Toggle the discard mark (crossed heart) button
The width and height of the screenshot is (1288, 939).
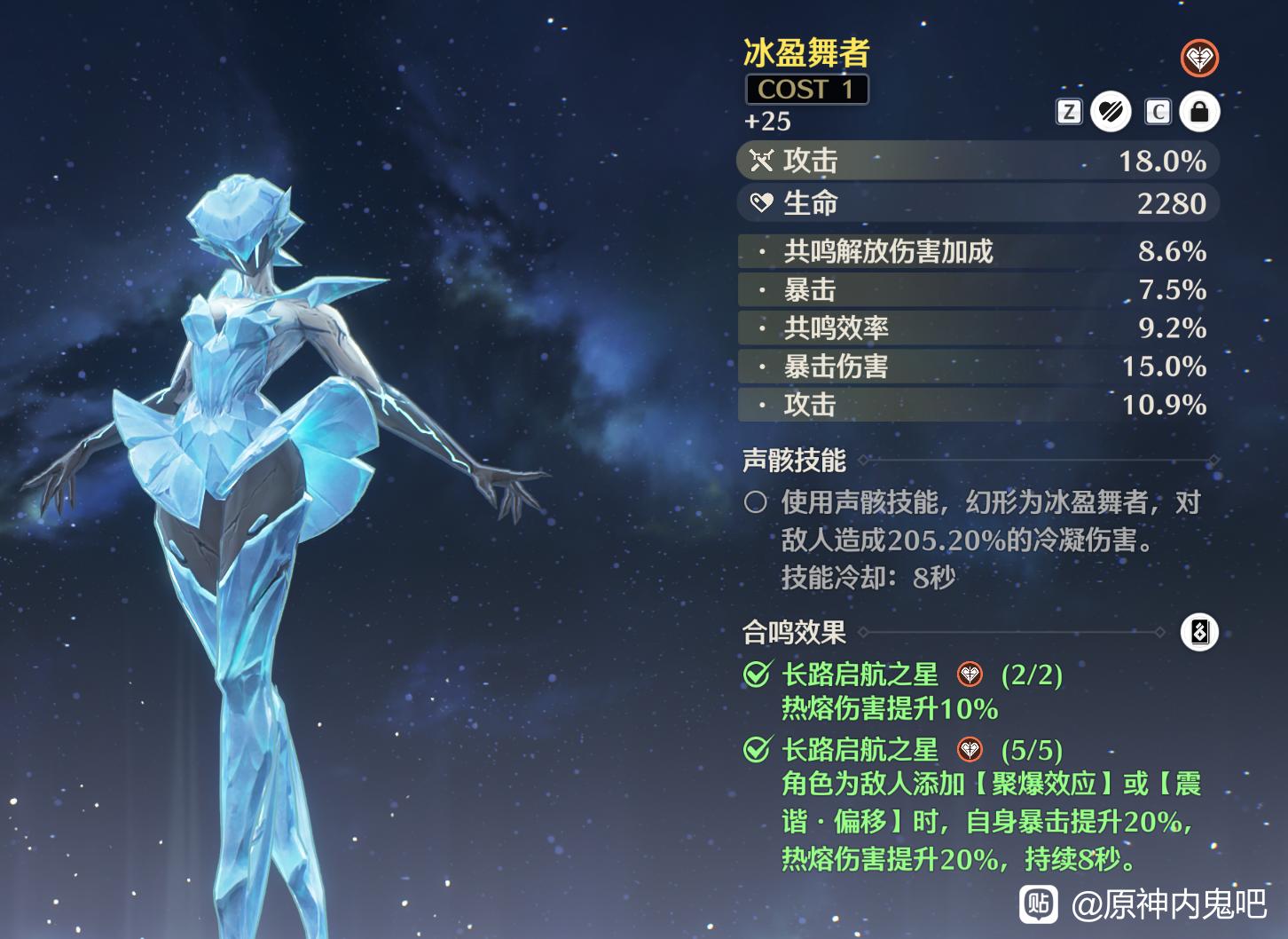[1110, 112]
